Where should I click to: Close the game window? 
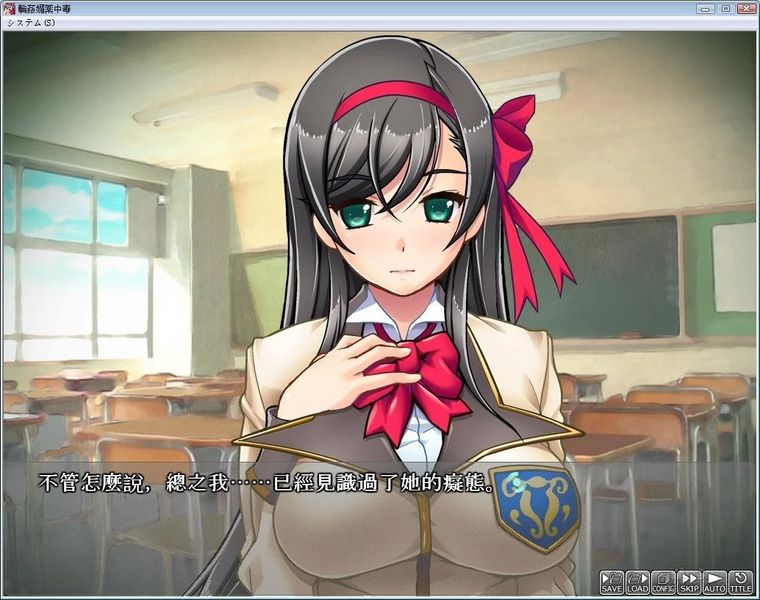click(x=745, y=8)
